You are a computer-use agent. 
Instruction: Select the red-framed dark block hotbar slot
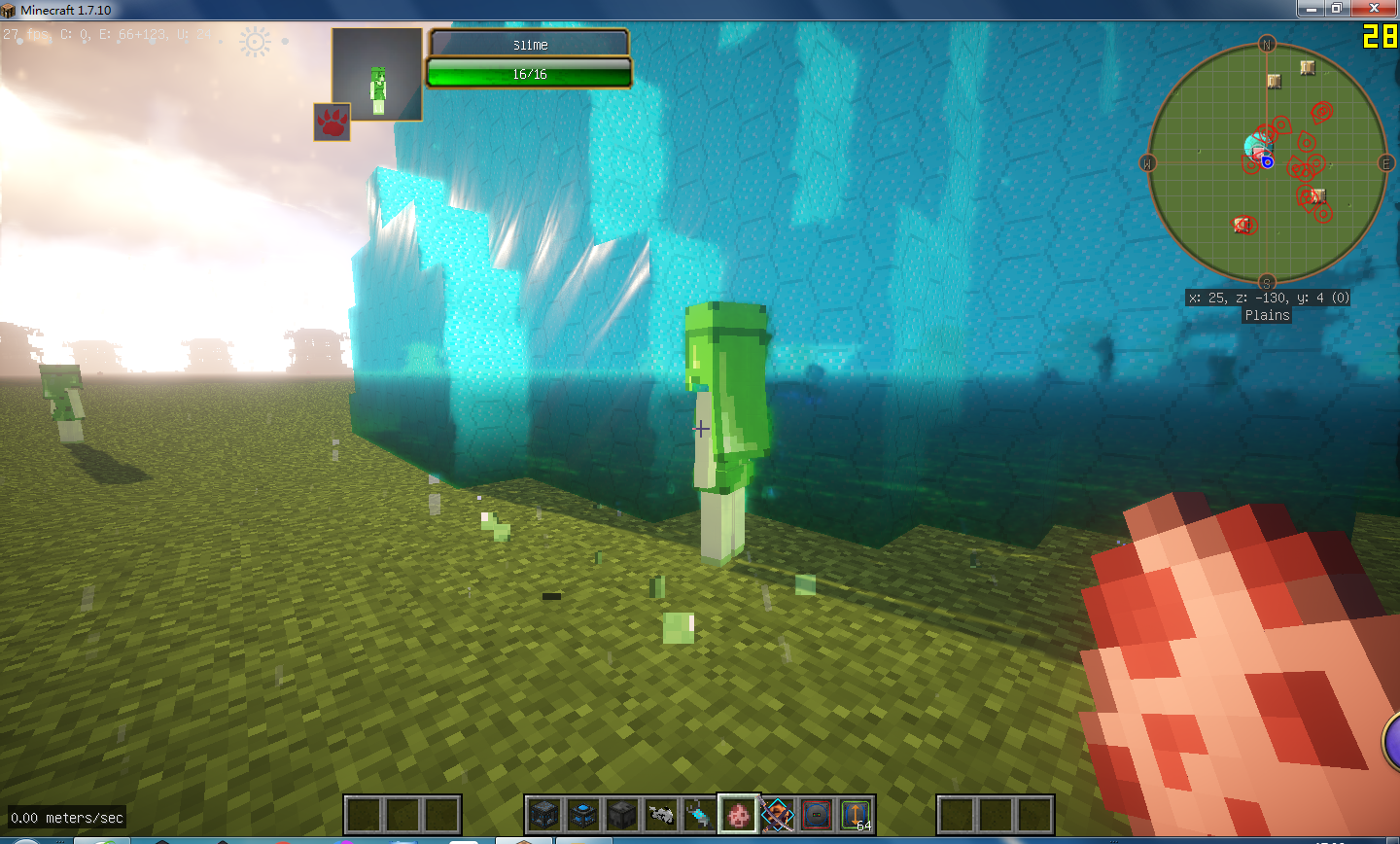816,815
